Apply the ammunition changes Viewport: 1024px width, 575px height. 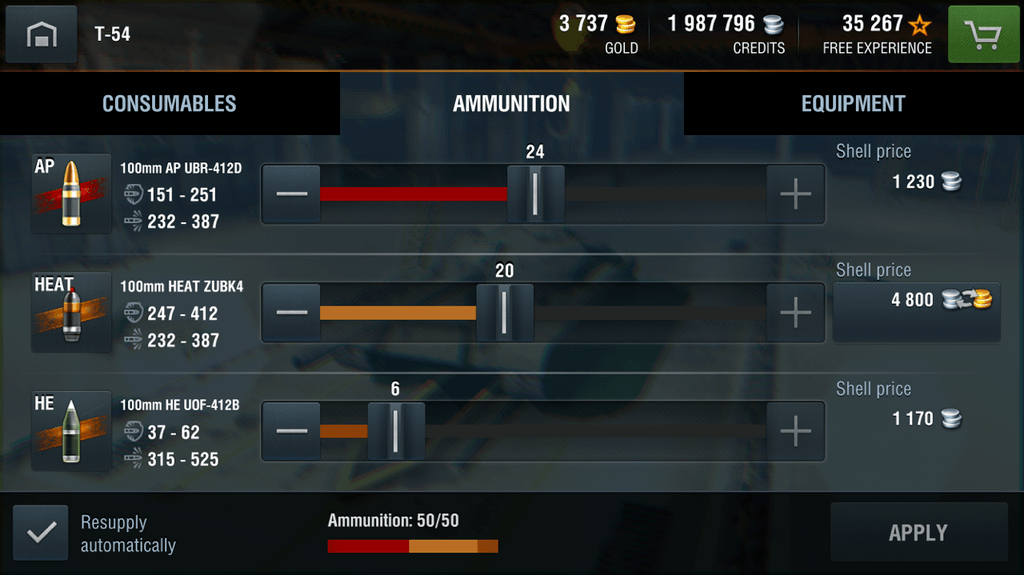[x=918, y=533]
